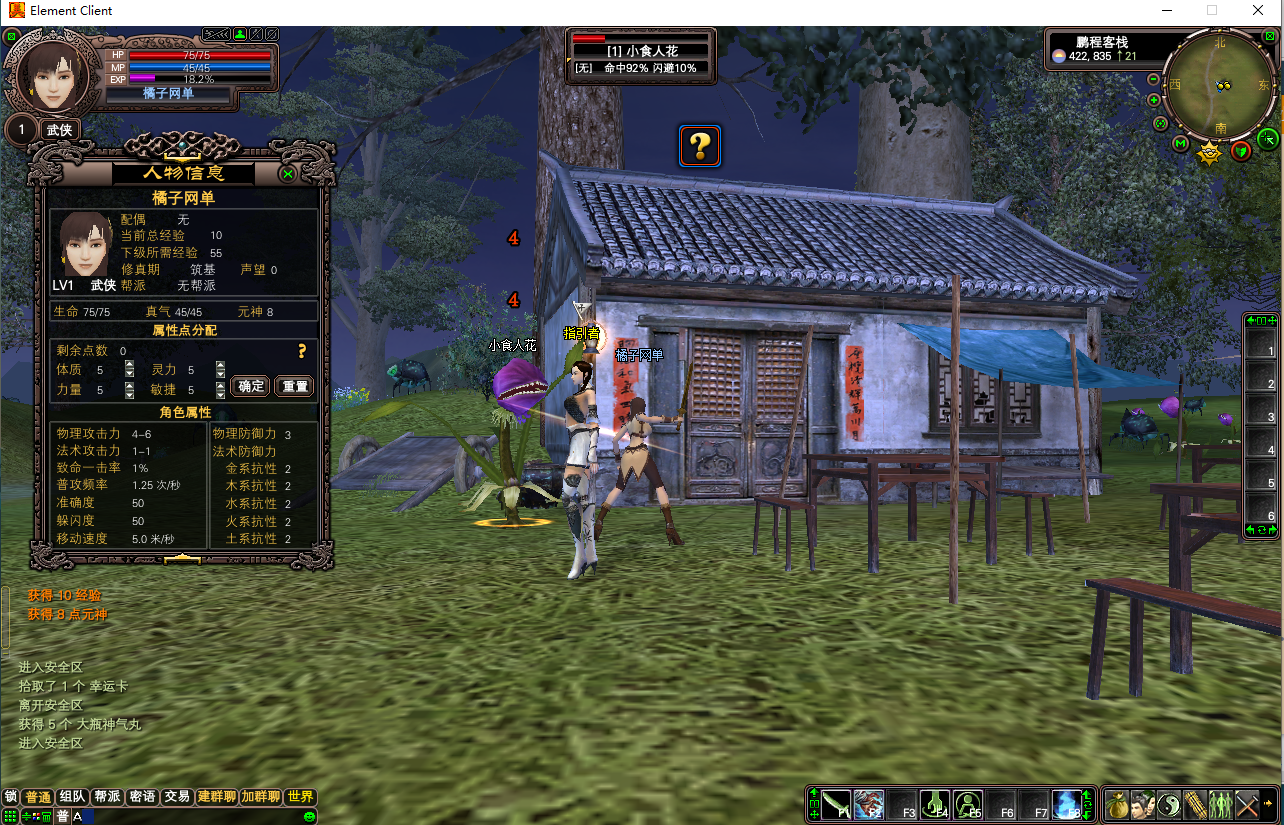Zoom the minimap in with the plus control
Screen dimensions: 1284x825
[1152, 99]
